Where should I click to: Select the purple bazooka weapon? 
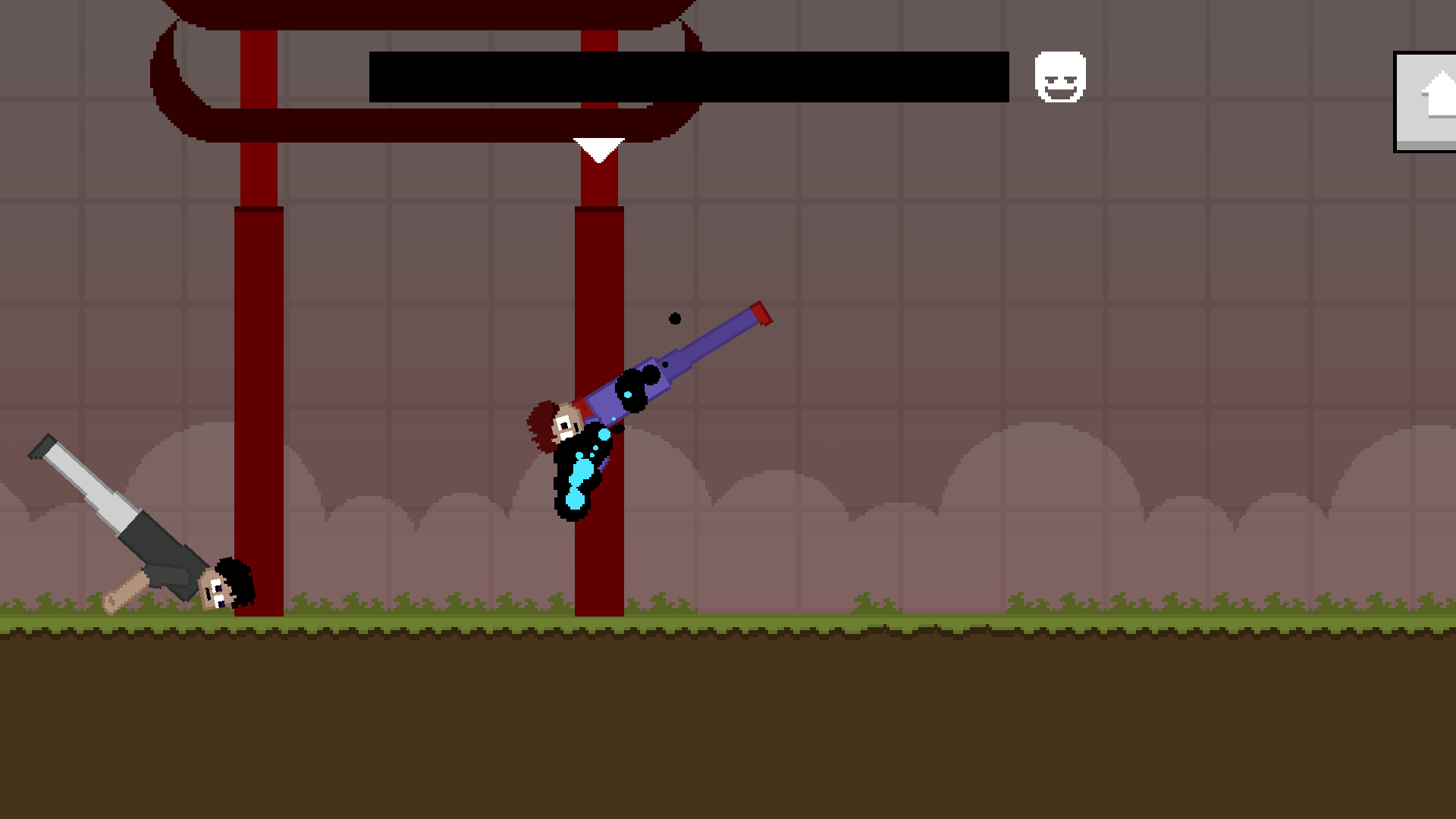[682, 356]
